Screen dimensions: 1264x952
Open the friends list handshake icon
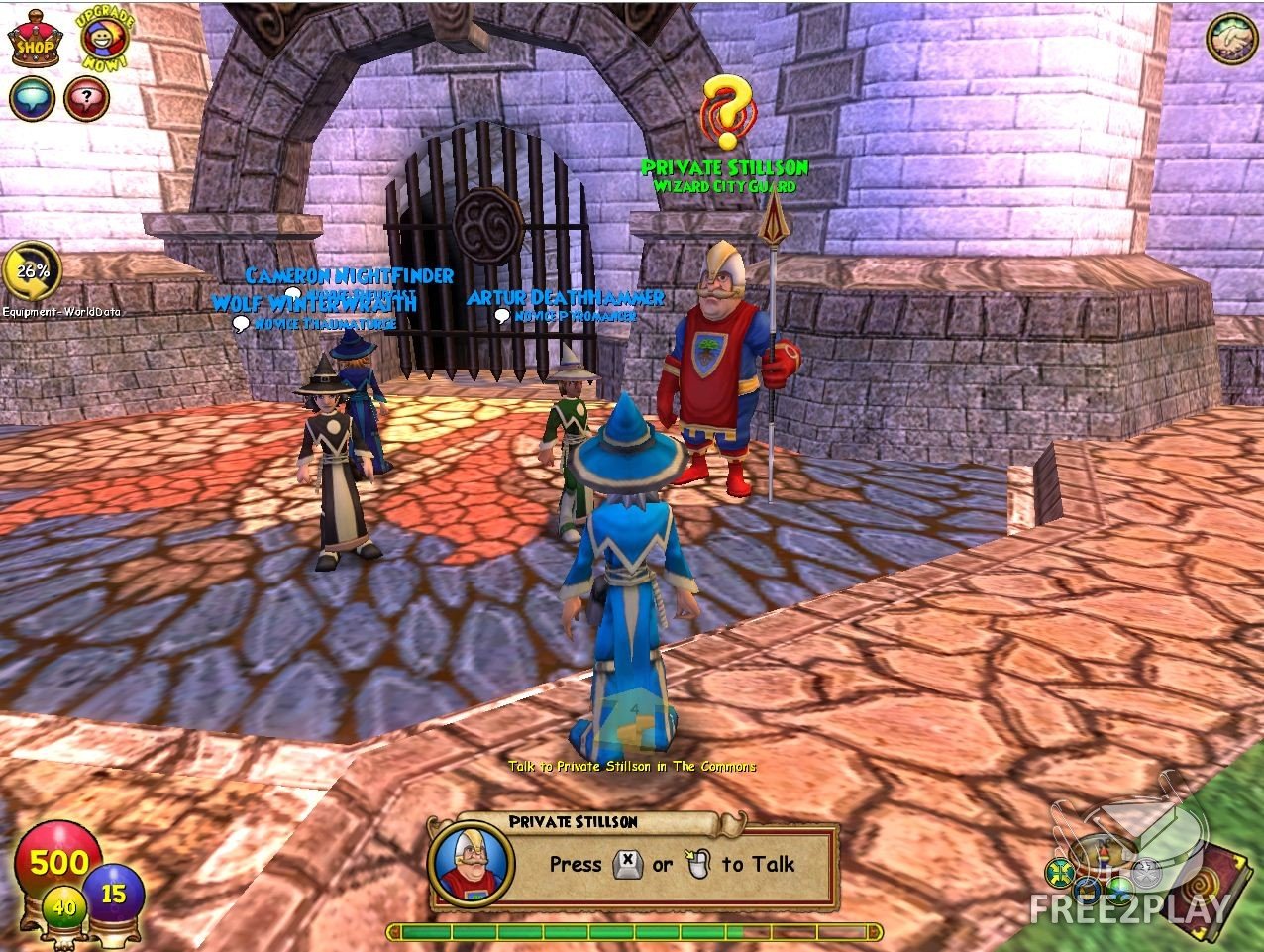pyautogui.click(x=1230, y=39)
